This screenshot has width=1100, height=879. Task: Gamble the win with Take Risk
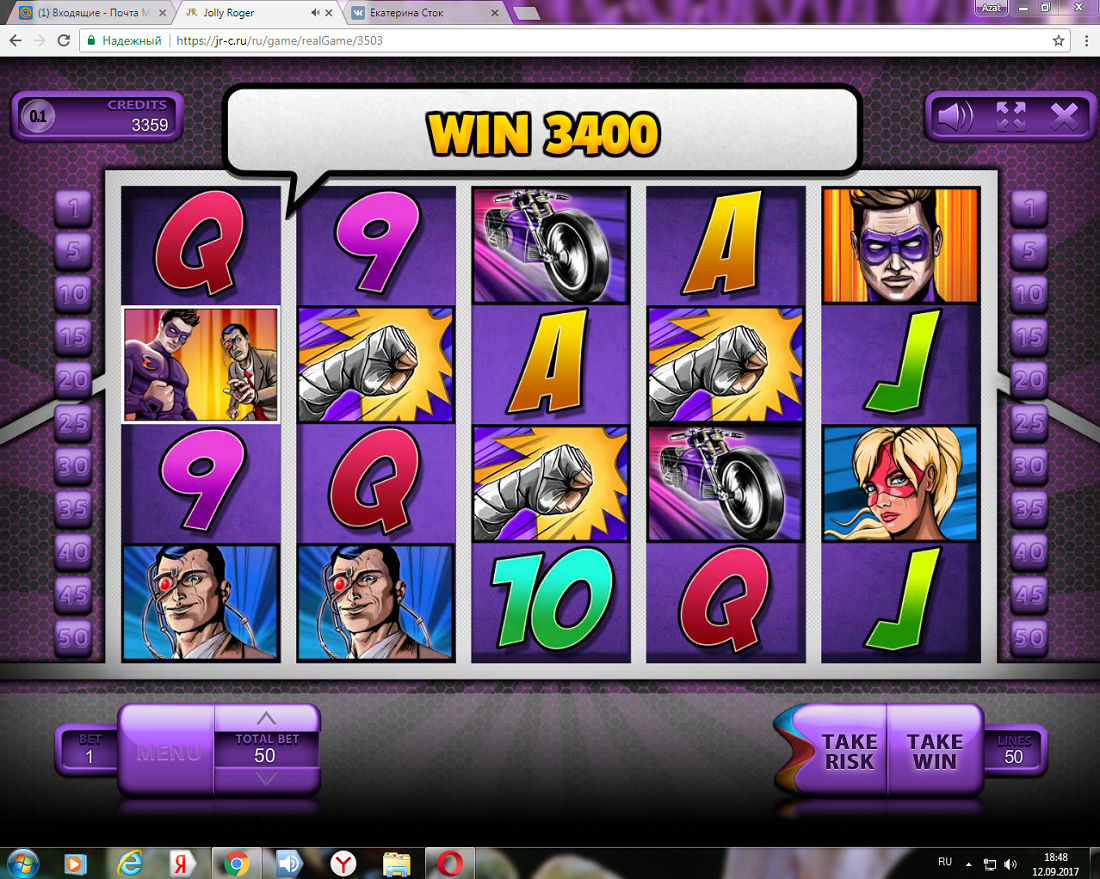tap(849, 751)
